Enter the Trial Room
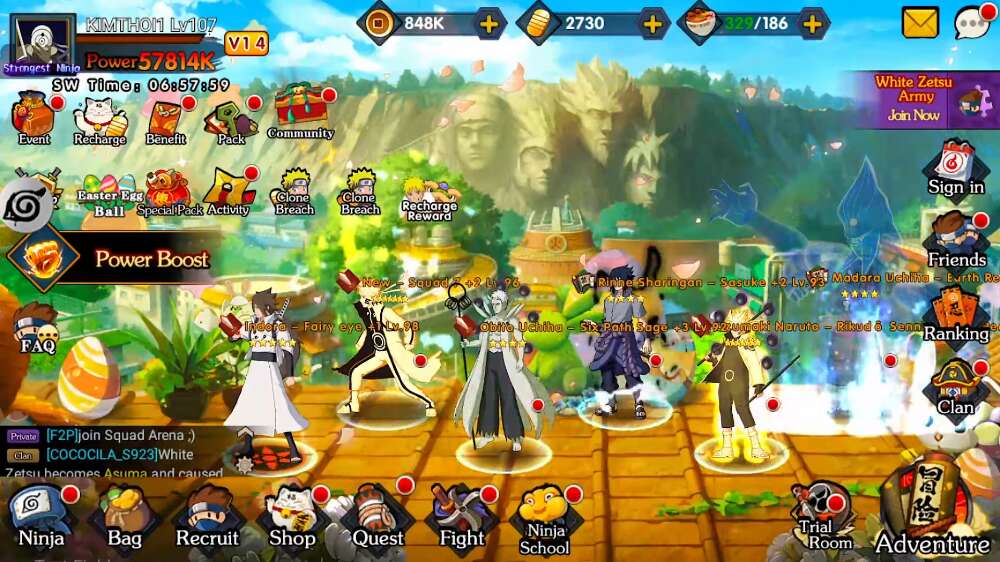Viewport: 1000px width, 562px height. coord(824,516)
